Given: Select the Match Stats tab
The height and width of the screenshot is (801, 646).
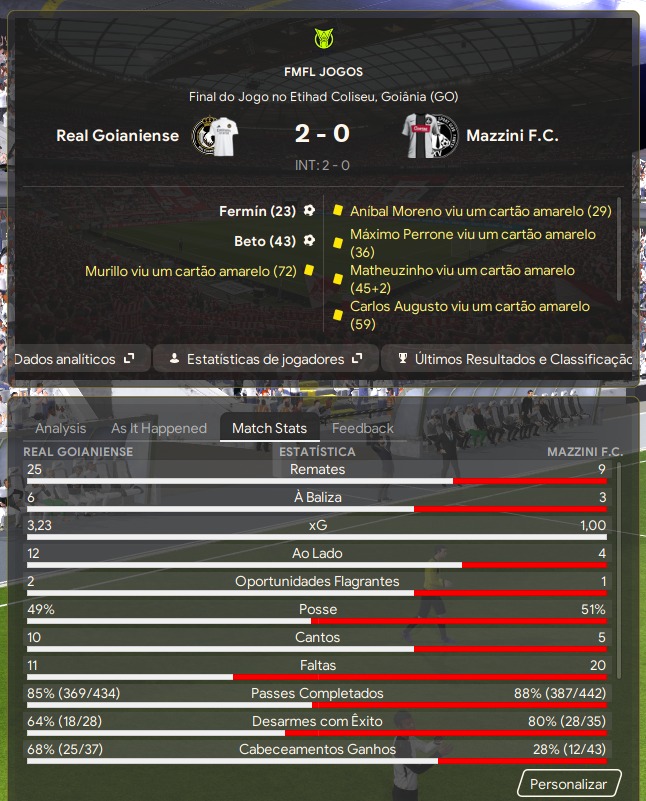Looking at the screenshot, I should [x=270, y=428].
